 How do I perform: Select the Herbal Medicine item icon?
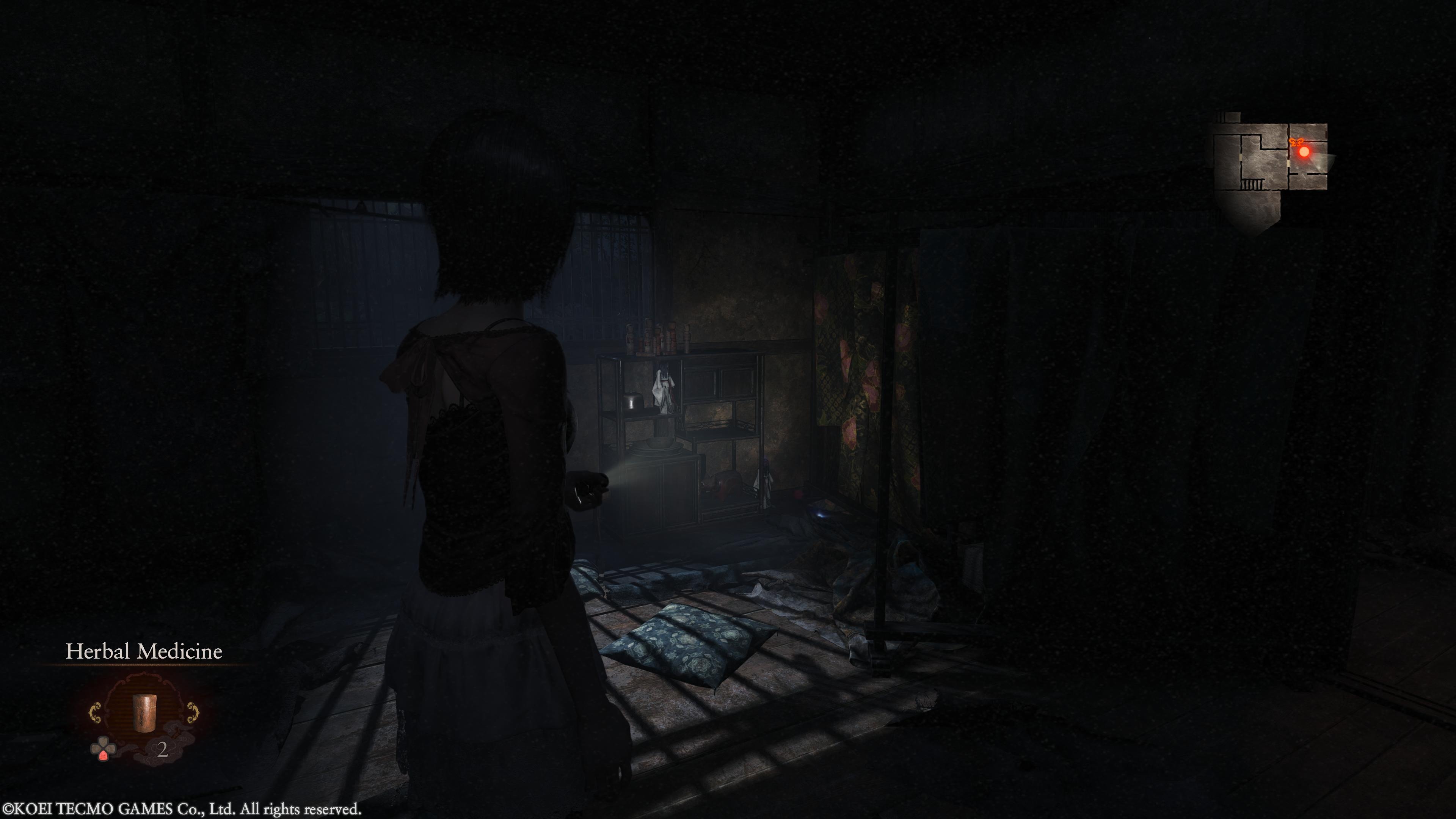tap(143, 712)
